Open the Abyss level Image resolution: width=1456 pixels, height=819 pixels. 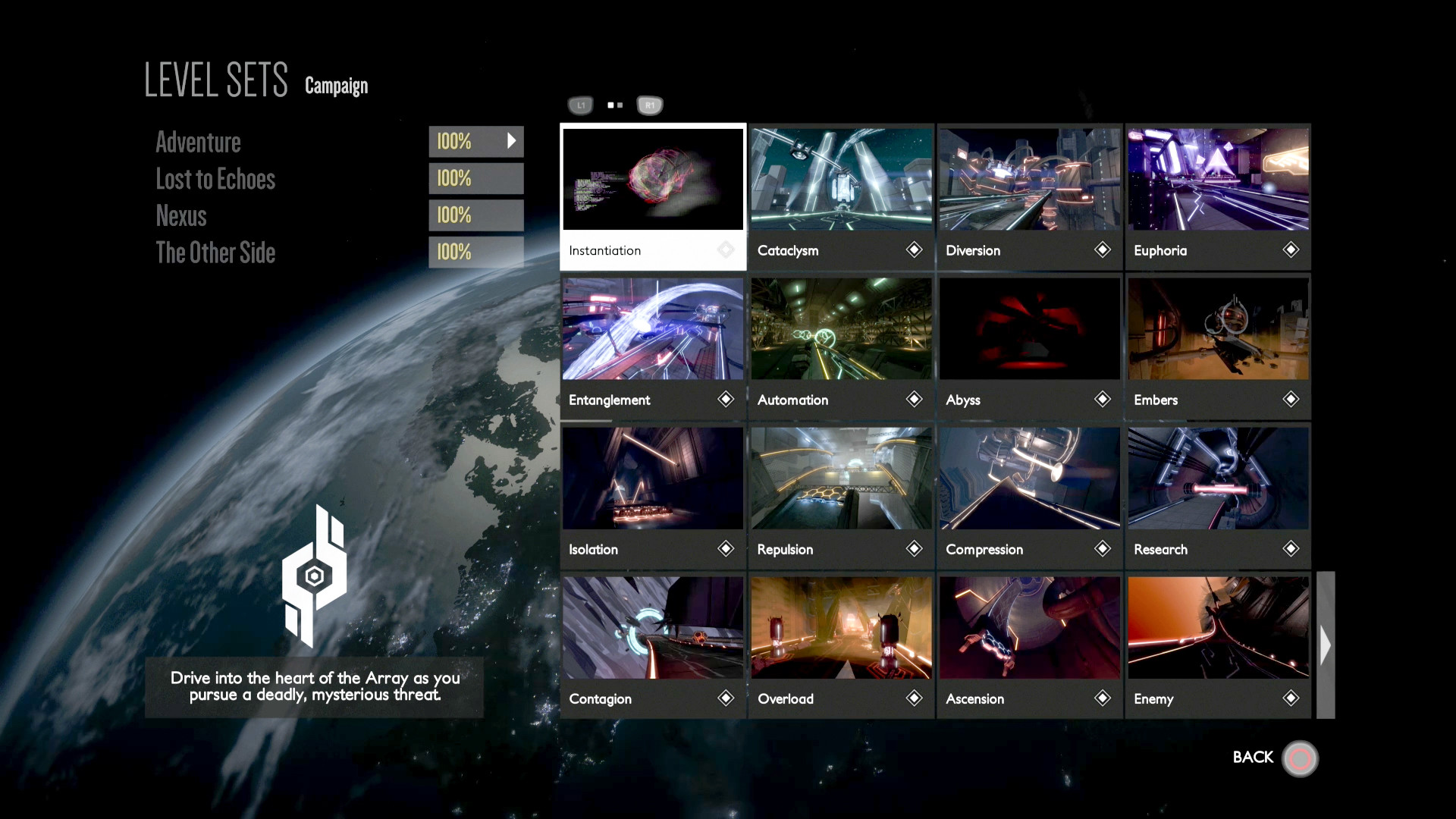click(x=1029, y=346)
